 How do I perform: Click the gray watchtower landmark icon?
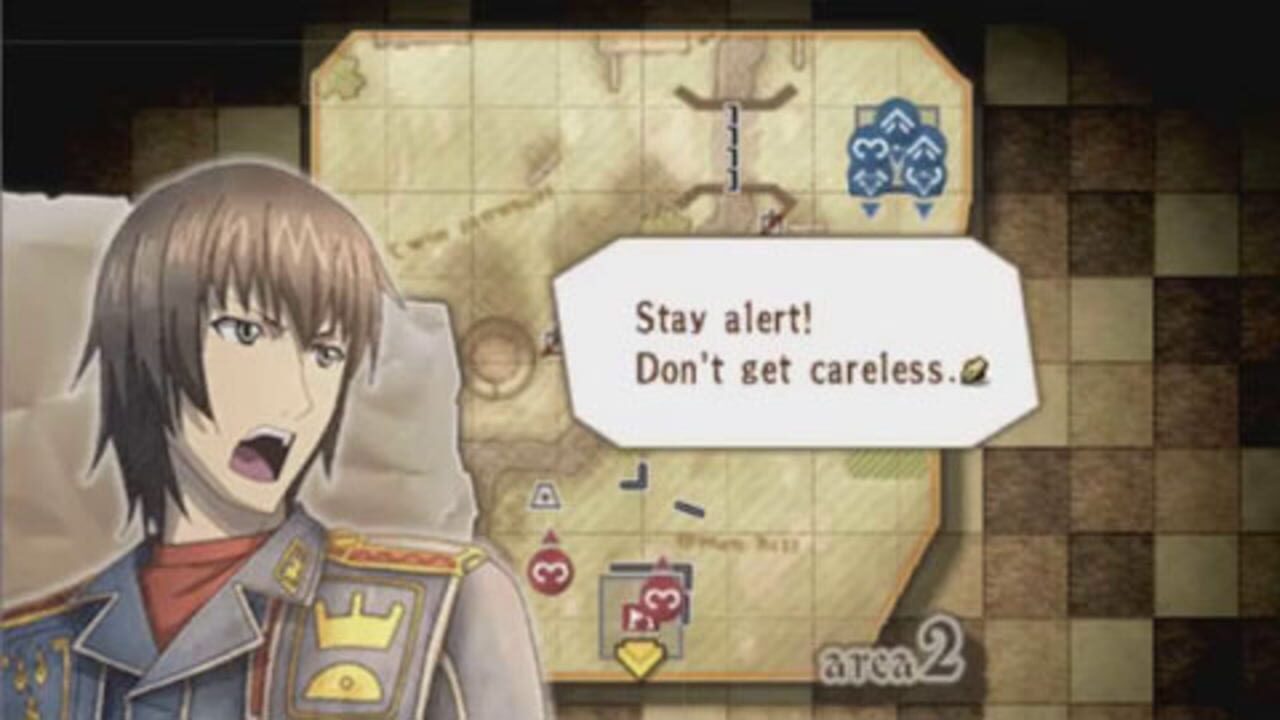pos(543,494)
